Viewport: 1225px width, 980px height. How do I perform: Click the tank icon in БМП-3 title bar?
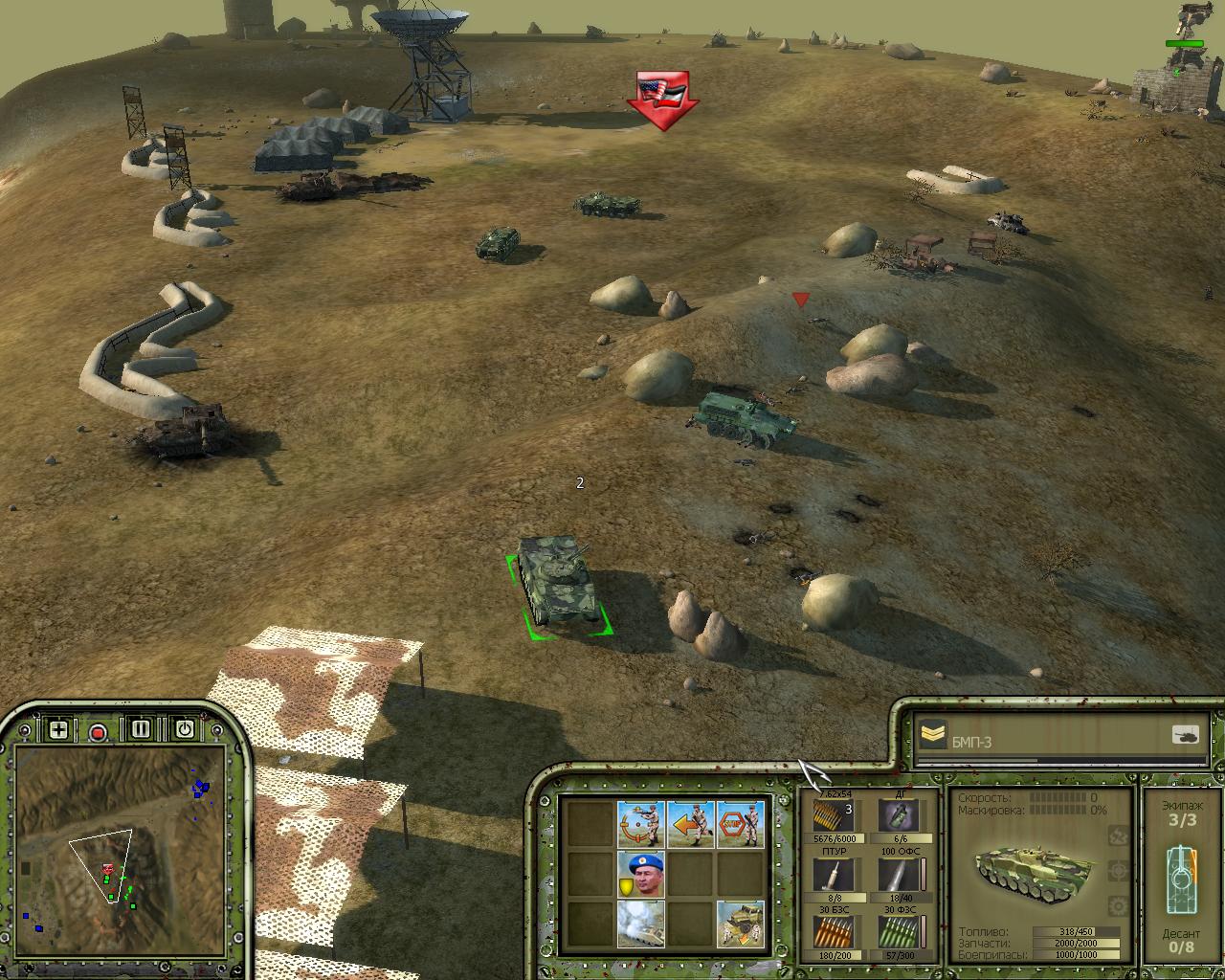click(x=1185, y=735)
